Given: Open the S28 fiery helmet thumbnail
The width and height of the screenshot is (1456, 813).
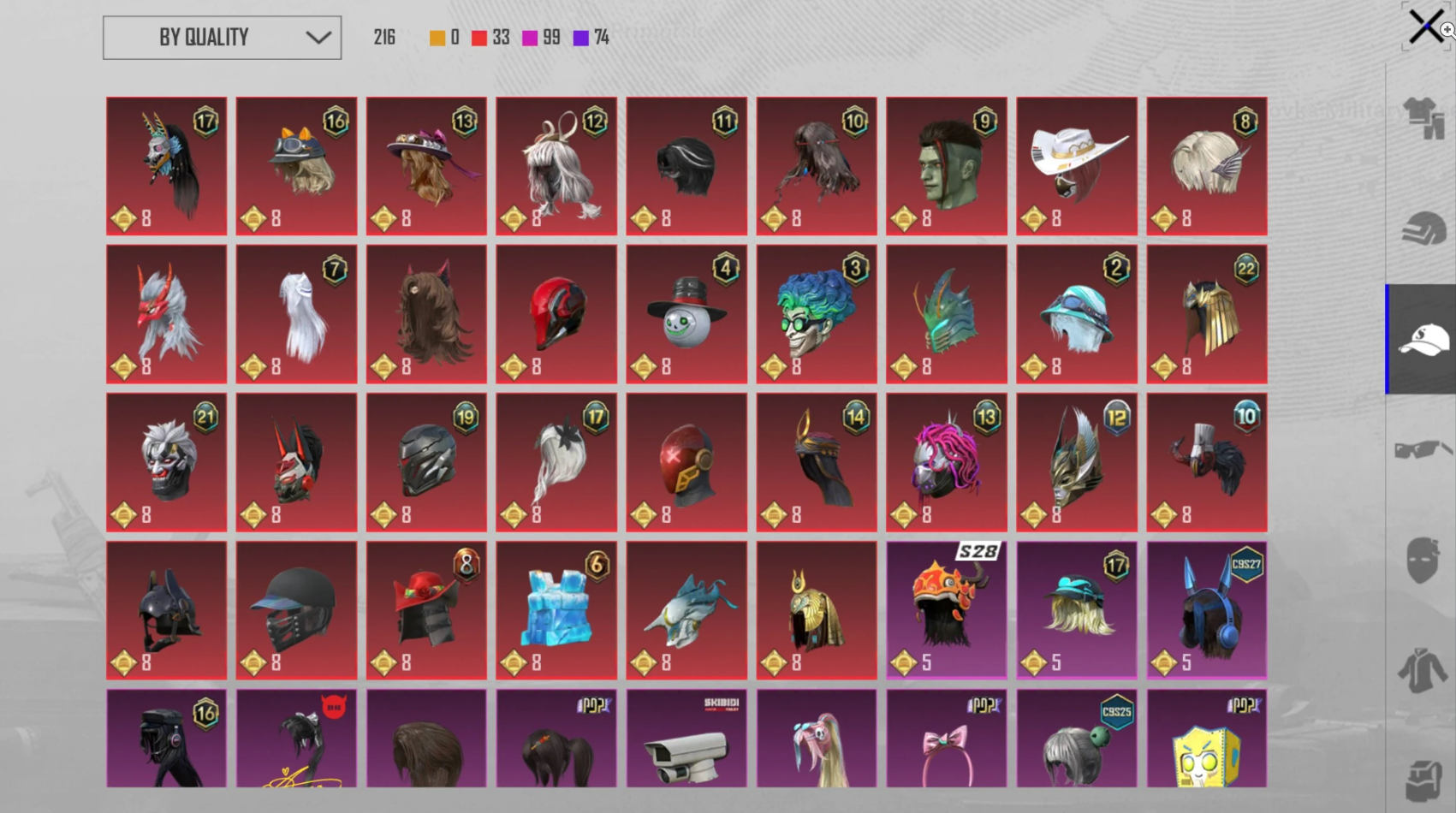Looking at the screenshot, I should (946, 609).
